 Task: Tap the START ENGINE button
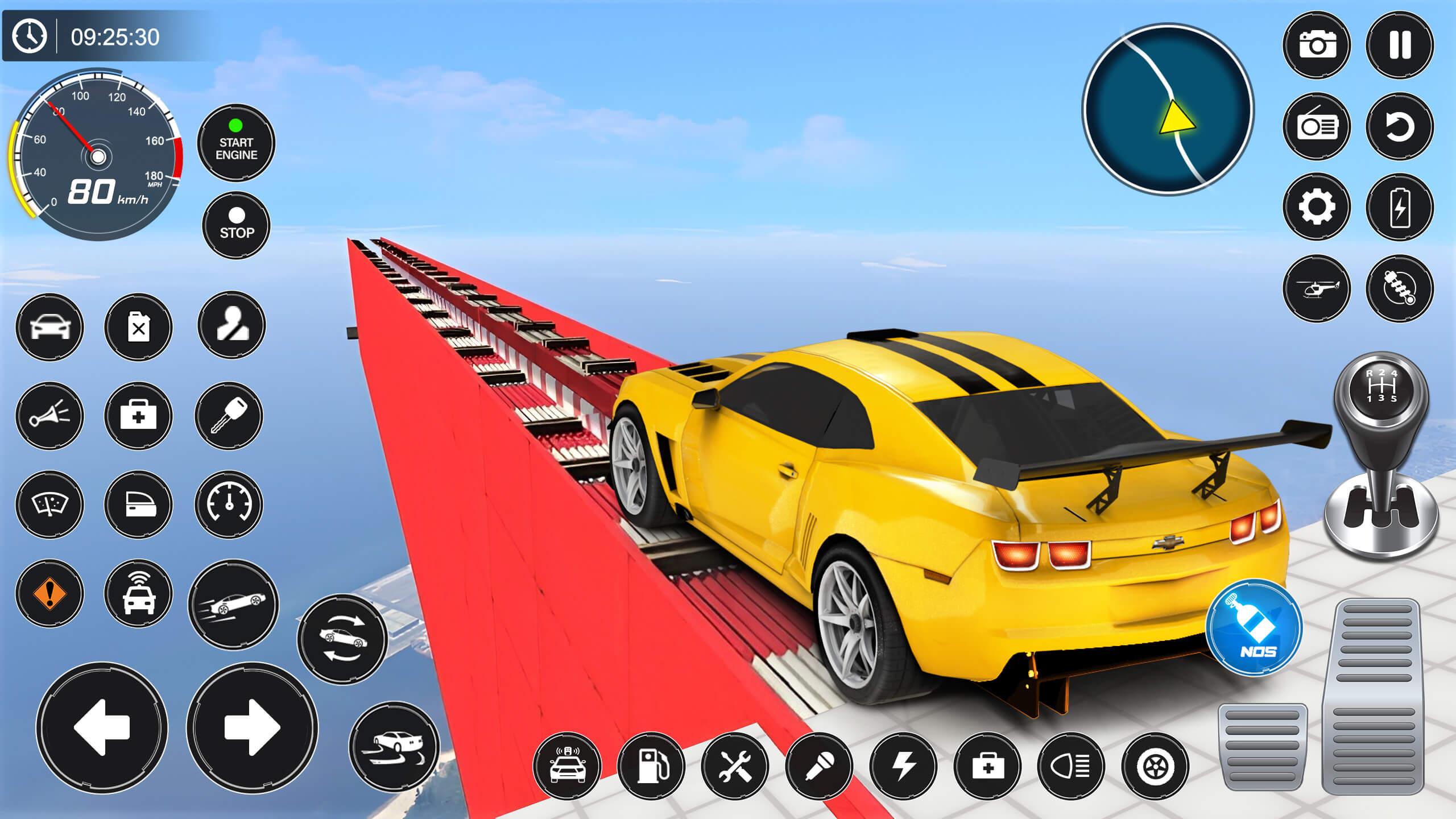tap(236, 143)
